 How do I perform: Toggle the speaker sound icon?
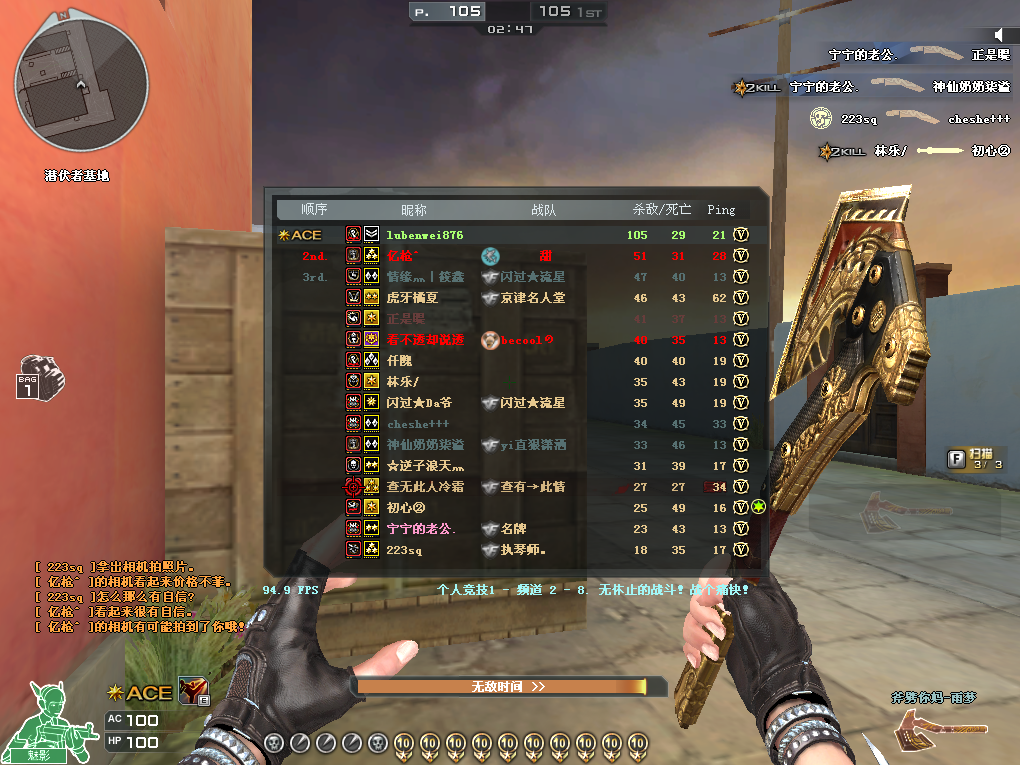(x=1000, y=35)
